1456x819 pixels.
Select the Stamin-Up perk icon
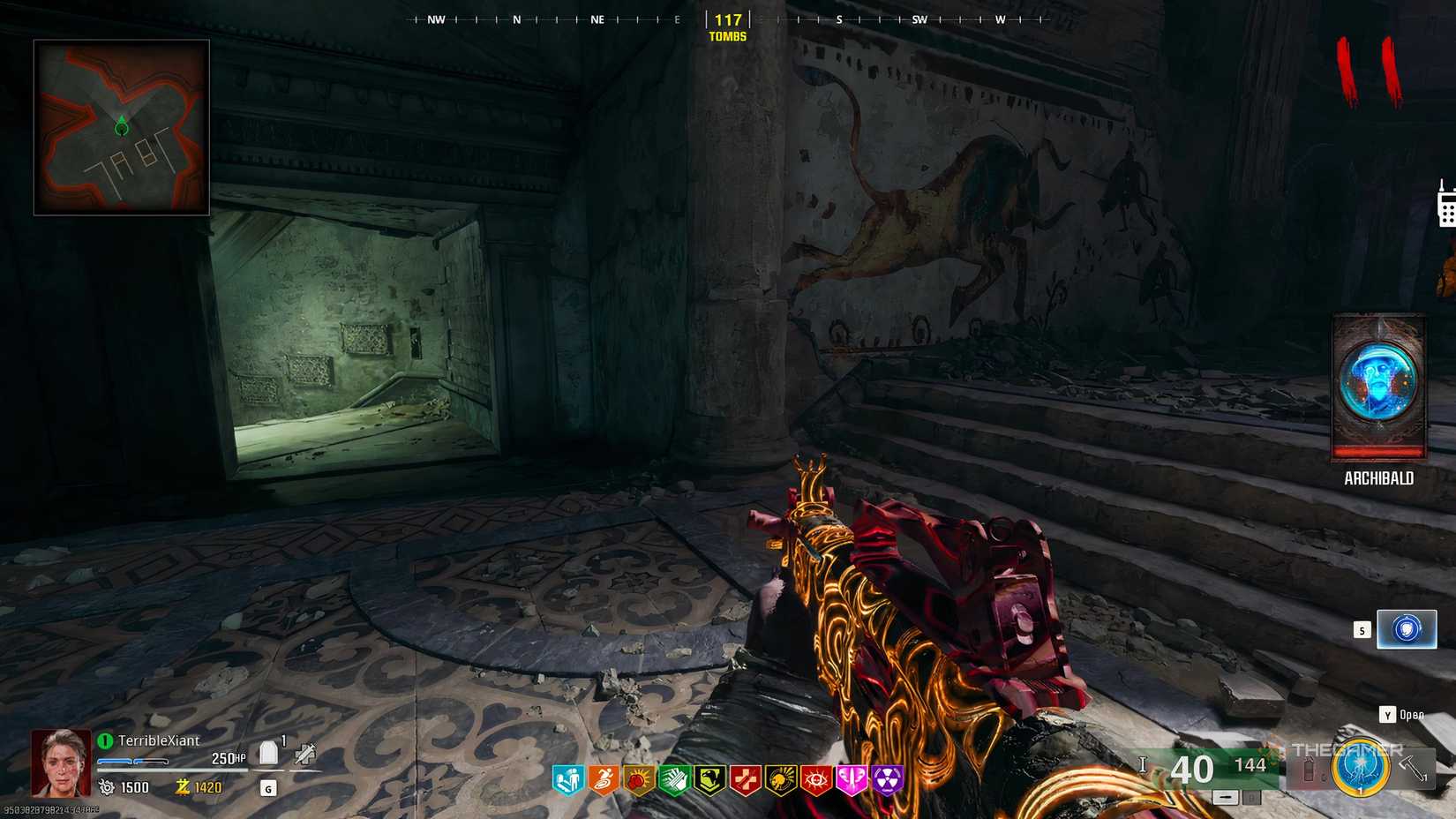pyautogui.click(x=604, y=779)
